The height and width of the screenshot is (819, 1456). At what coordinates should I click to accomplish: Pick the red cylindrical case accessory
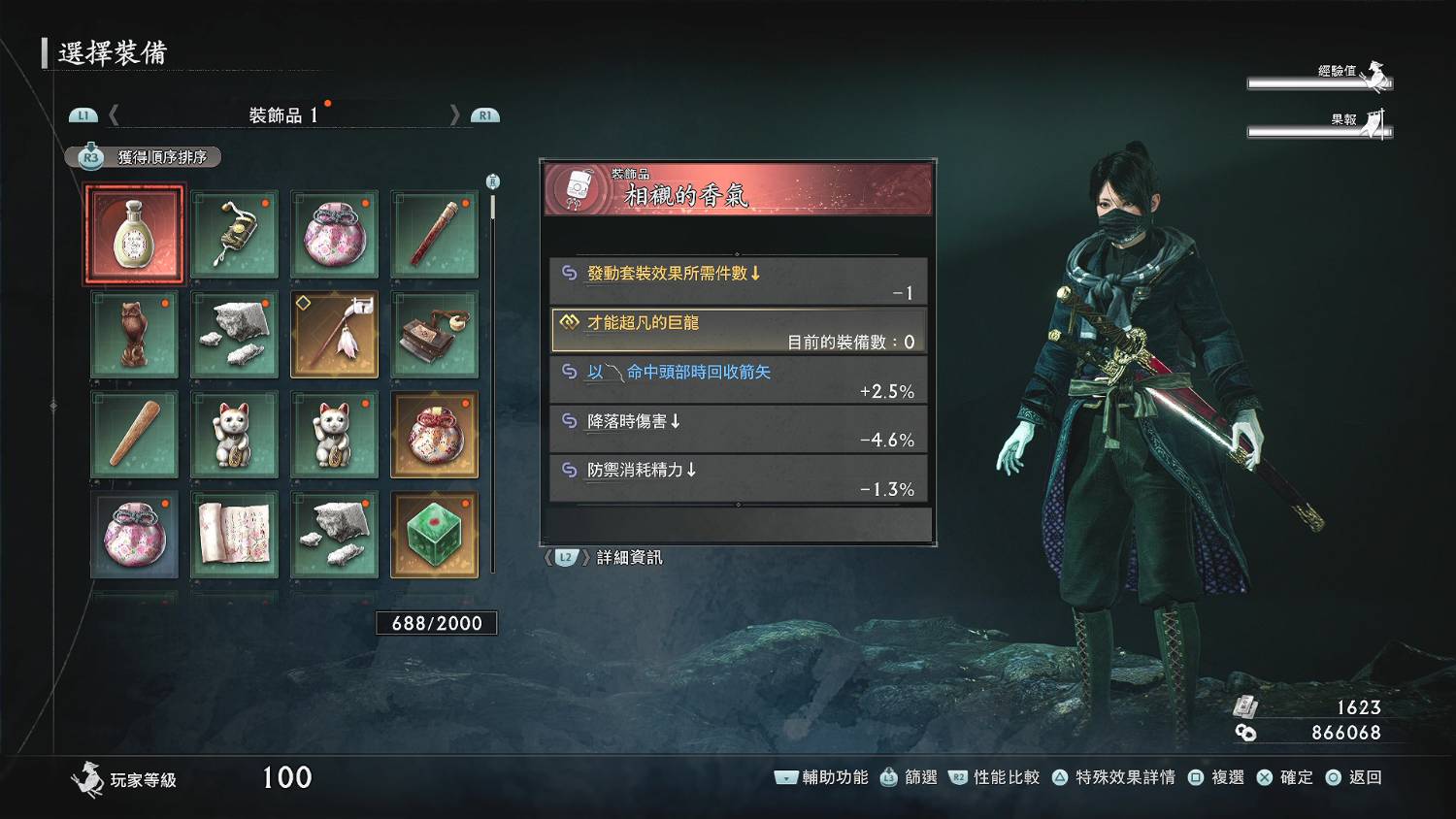(x=434, y=236)
